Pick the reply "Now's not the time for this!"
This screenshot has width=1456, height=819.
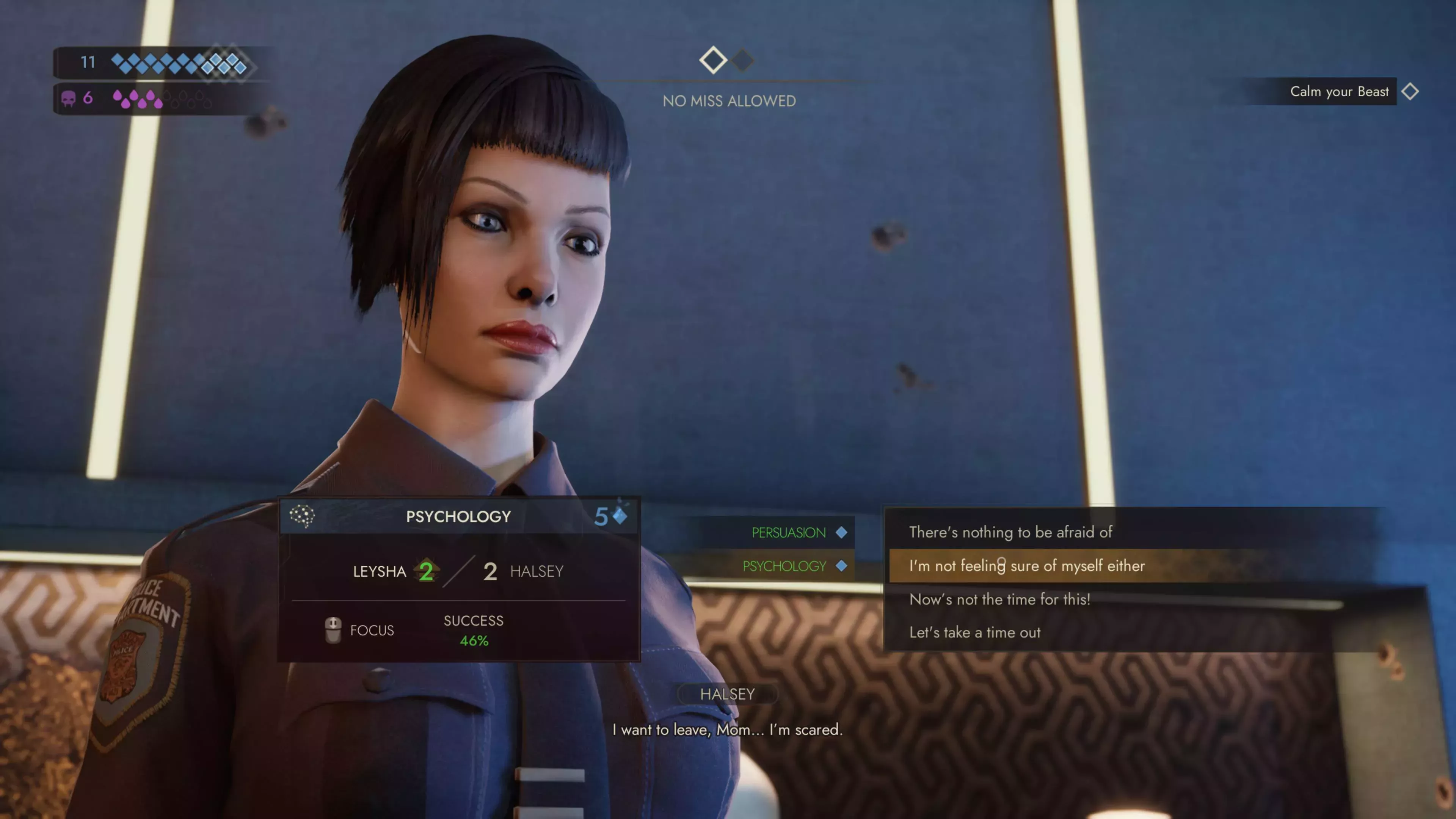click(x=999, y=599)
